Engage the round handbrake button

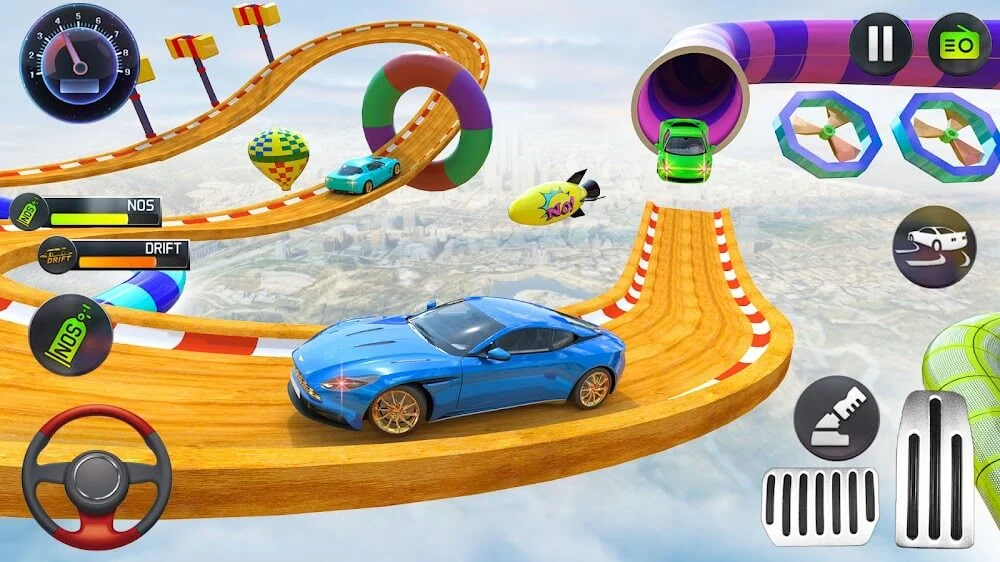tap(836, 418)
